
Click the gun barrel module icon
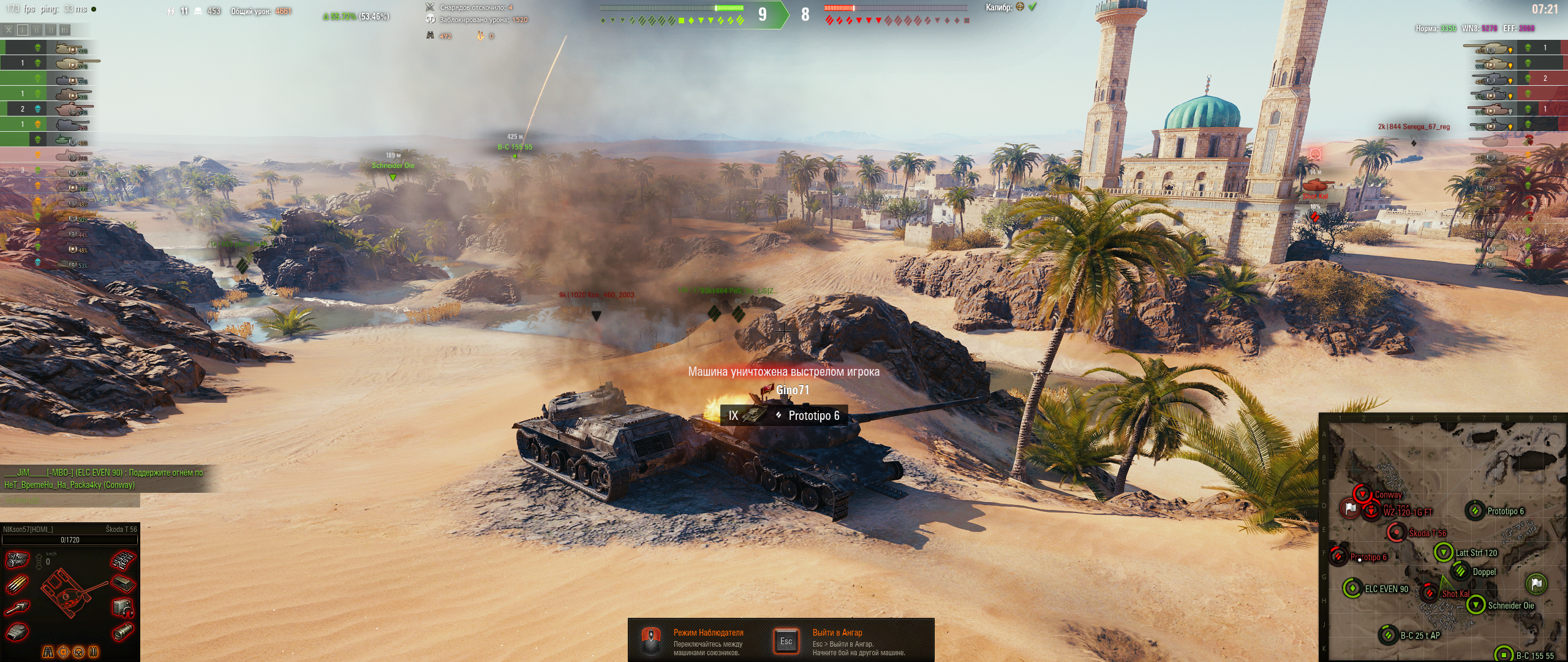point(17,607)
